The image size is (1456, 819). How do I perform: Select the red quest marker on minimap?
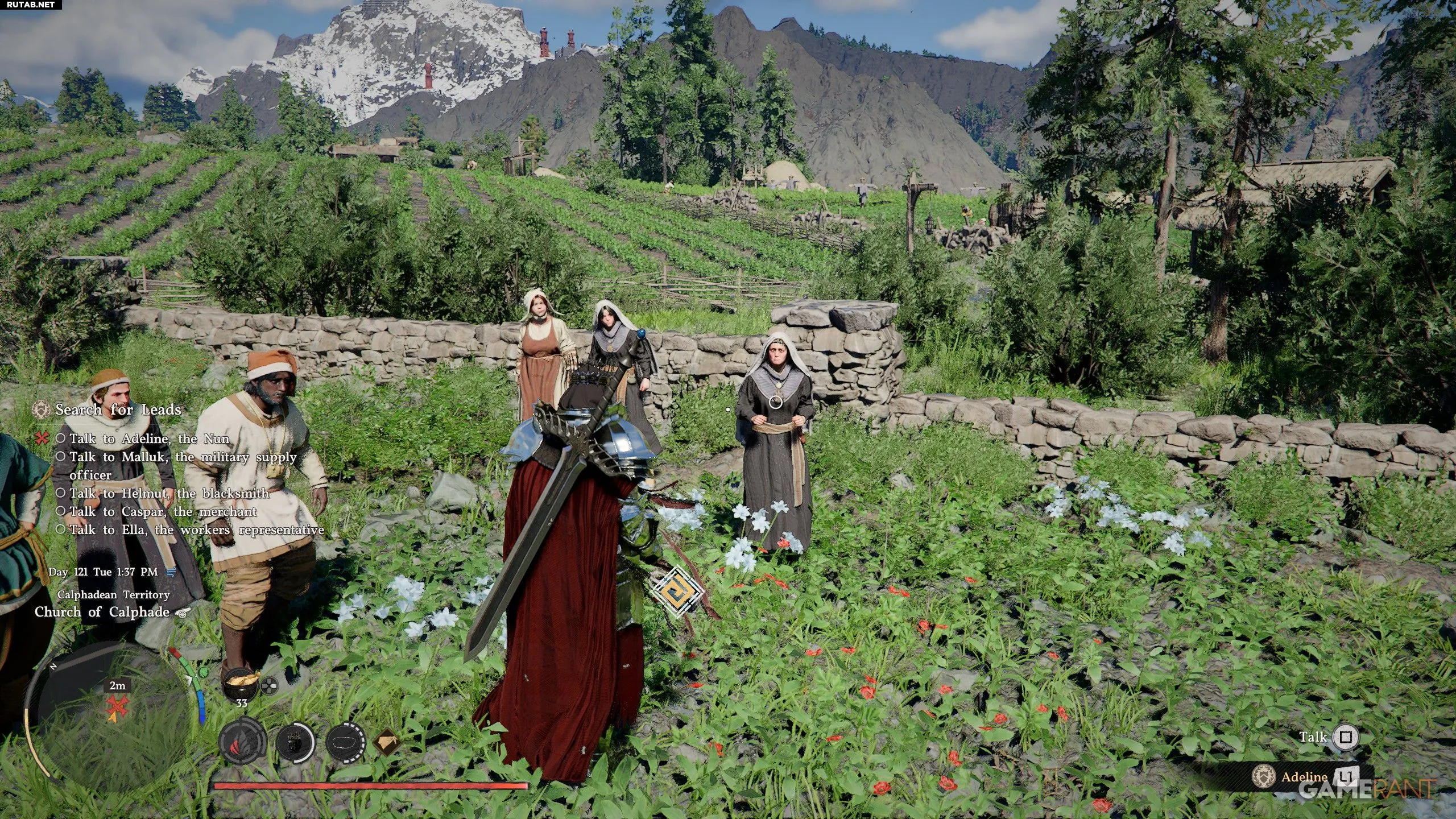tap(118, 707)
